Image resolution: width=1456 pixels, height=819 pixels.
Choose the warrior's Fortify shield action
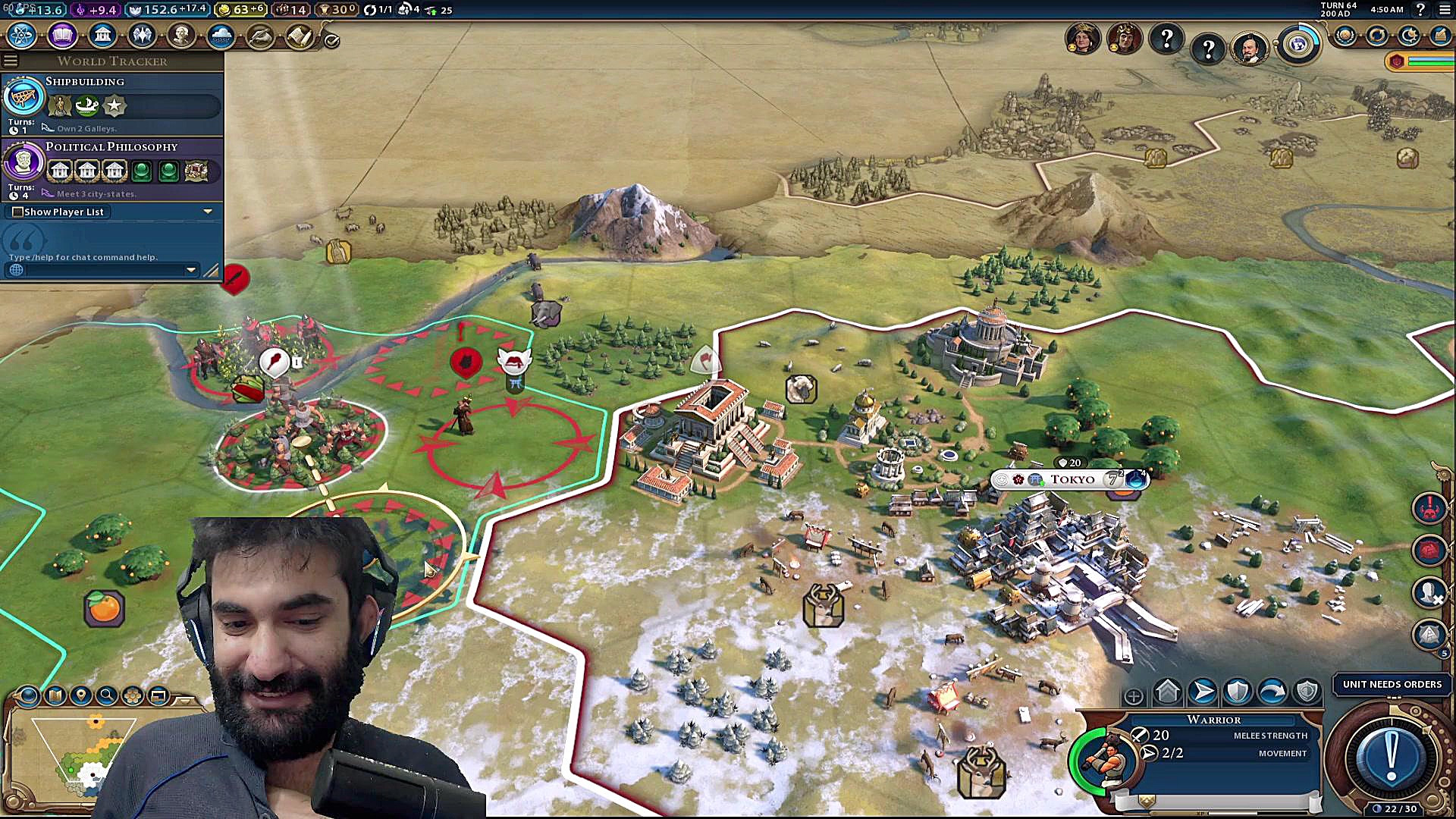[x=1238, y=692]
